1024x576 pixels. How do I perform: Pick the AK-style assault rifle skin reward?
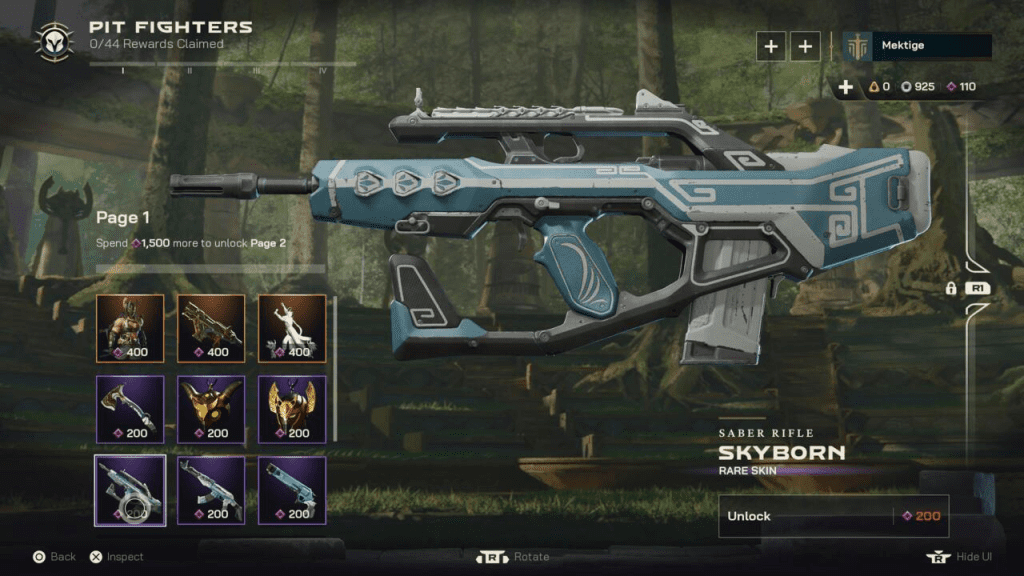coord(211,490)
